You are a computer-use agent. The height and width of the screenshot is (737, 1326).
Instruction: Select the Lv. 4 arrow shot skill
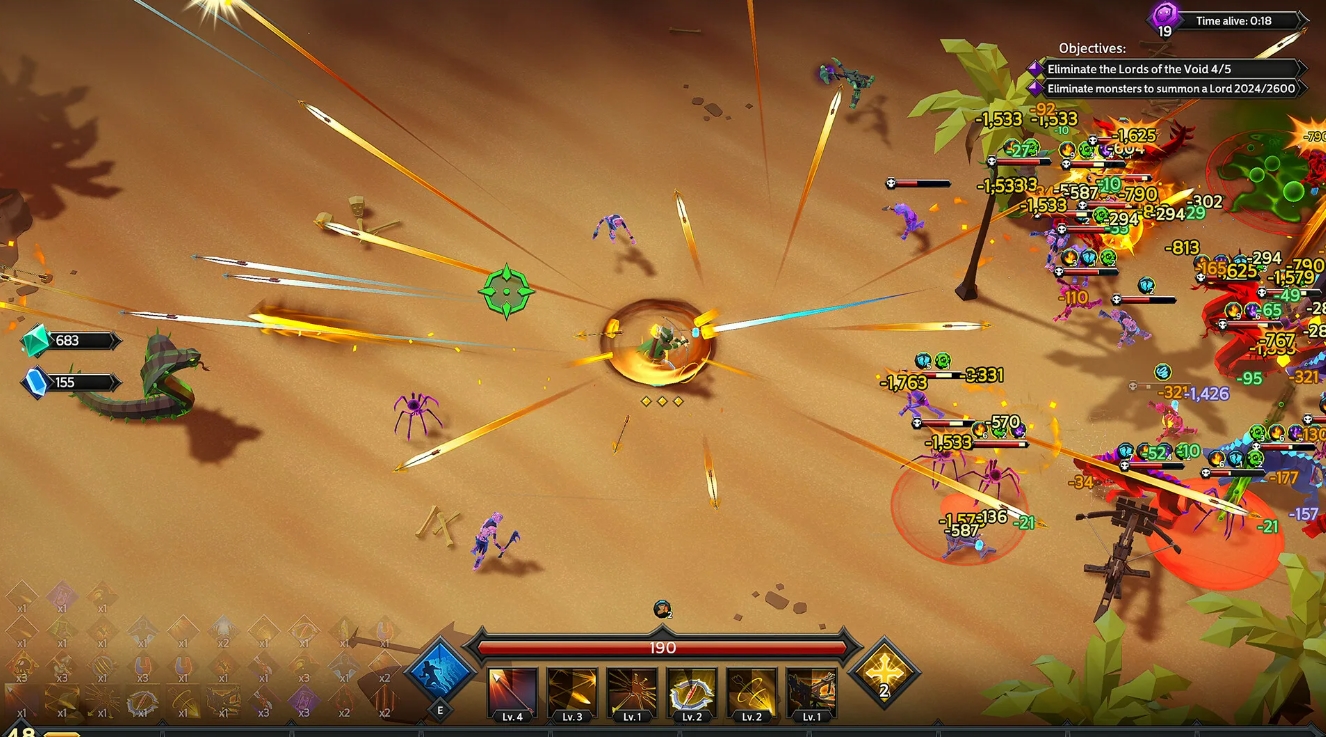(512, 687)
